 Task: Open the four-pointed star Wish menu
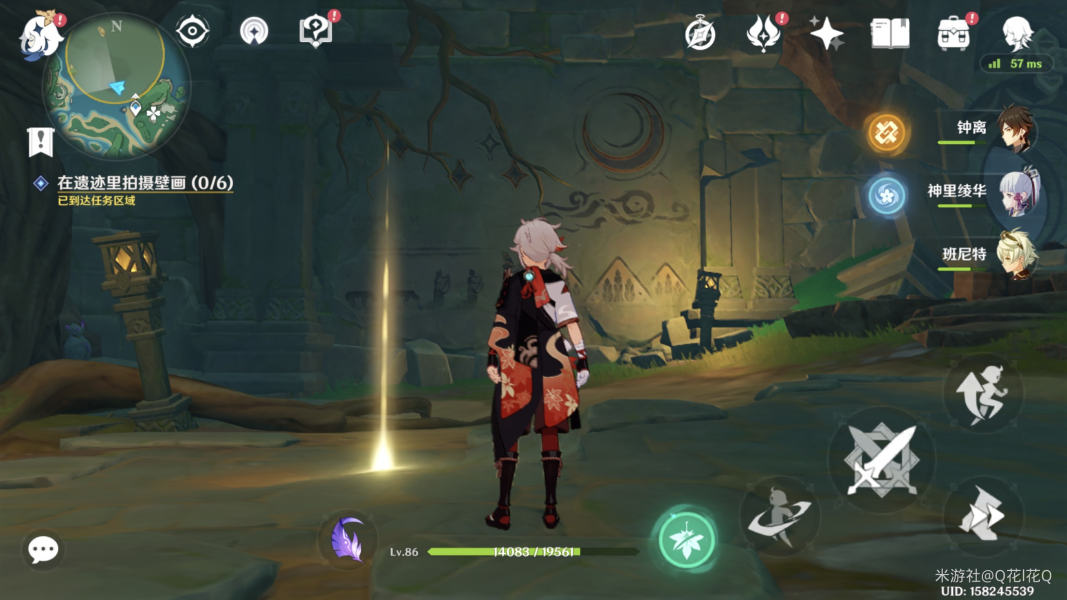[826, 34]
